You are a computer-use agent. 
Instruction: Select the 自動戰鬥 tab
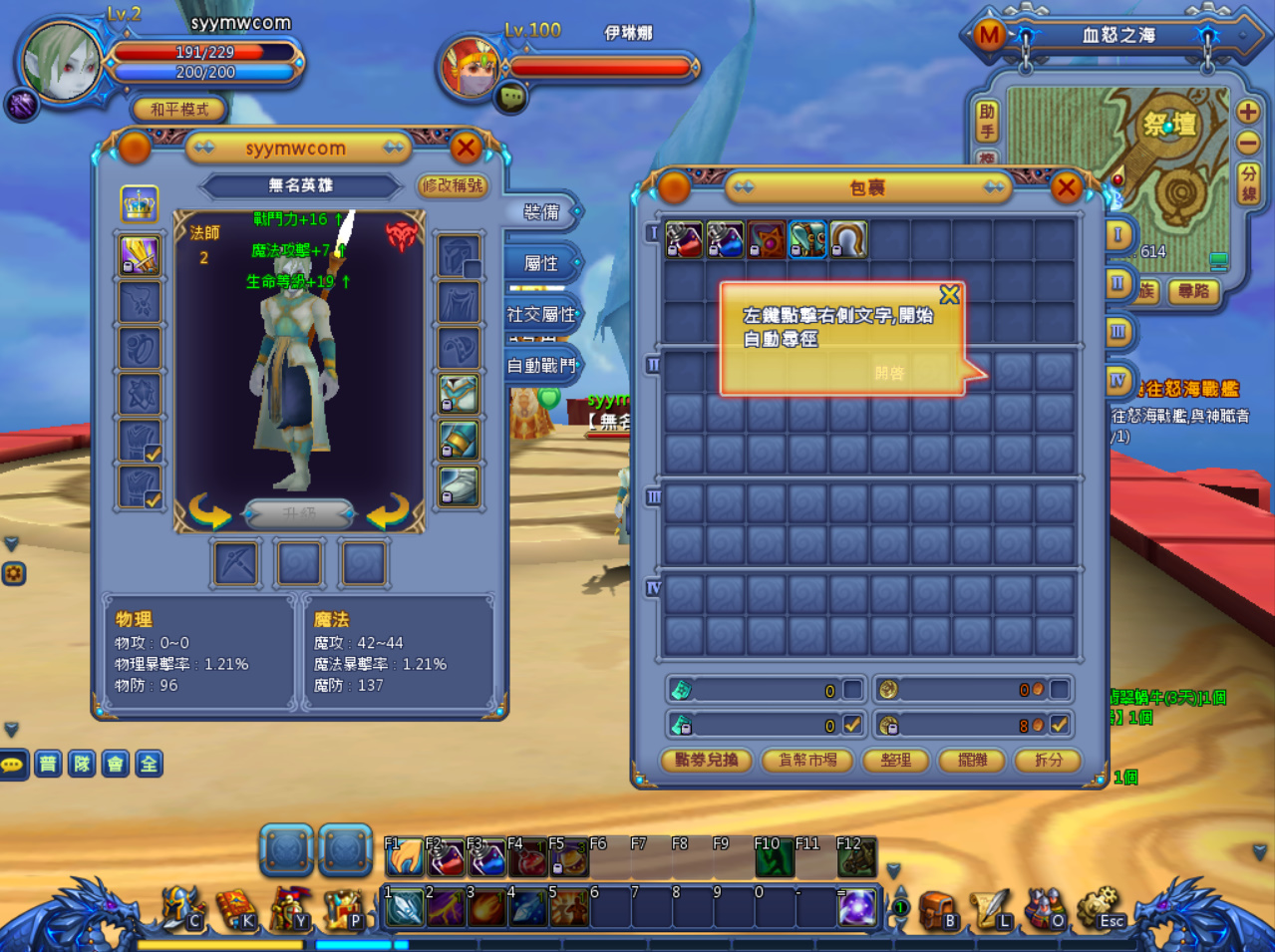coord(541,365)
